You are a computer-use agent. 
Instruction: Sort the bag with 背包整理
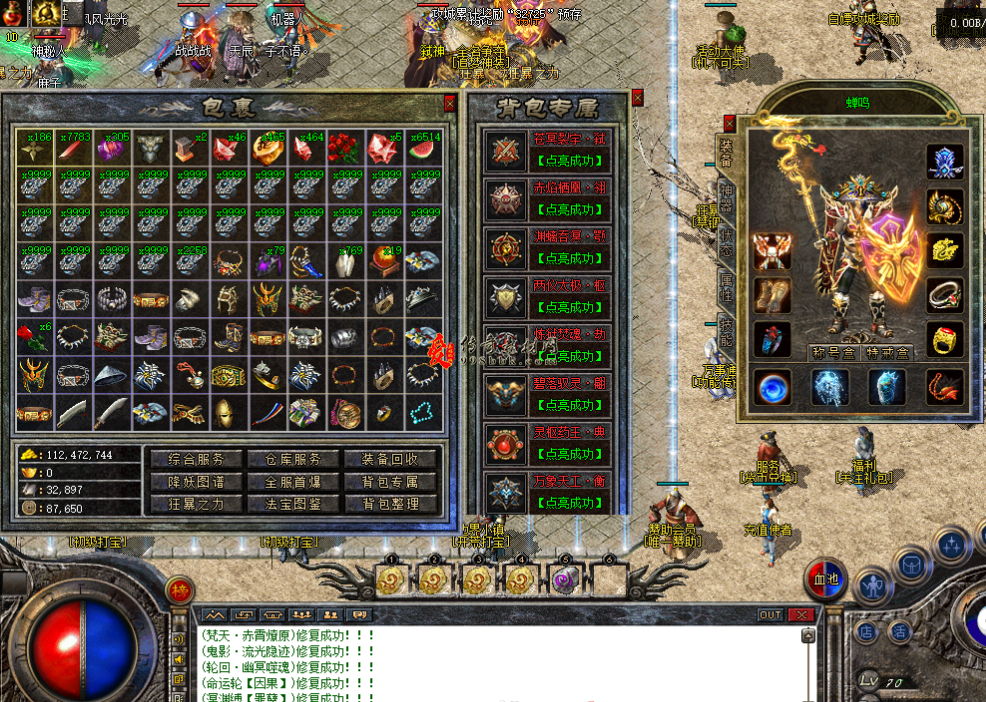pos(391,504)
